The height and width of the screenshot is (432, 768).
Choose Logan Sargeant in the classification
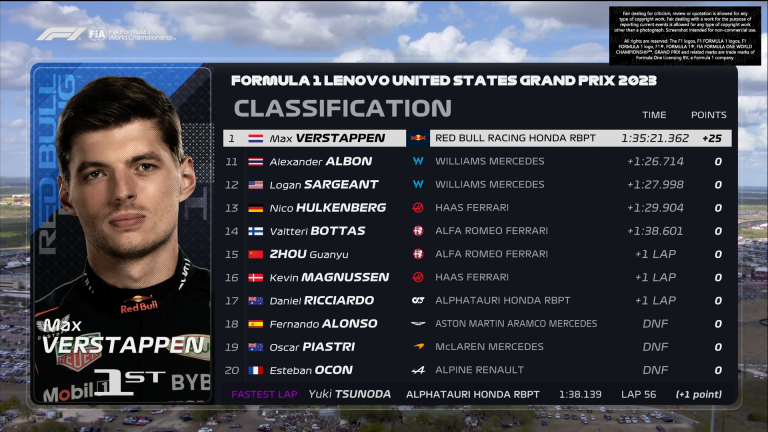tap(476, 184)
